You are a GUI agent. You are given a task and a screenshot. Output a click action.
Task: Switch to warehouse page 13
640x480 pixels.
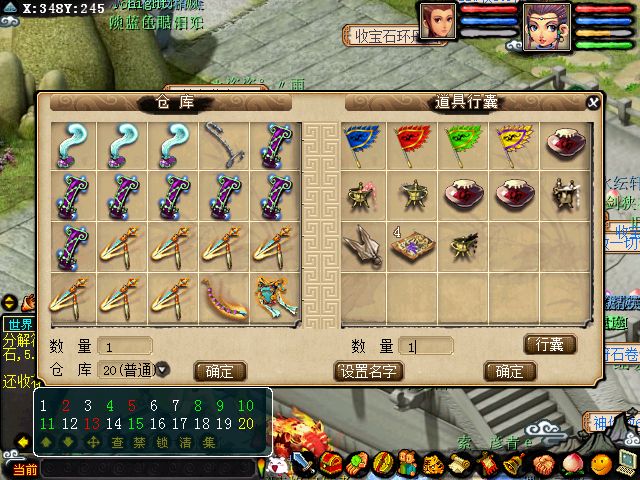click(x=94, y=424)
